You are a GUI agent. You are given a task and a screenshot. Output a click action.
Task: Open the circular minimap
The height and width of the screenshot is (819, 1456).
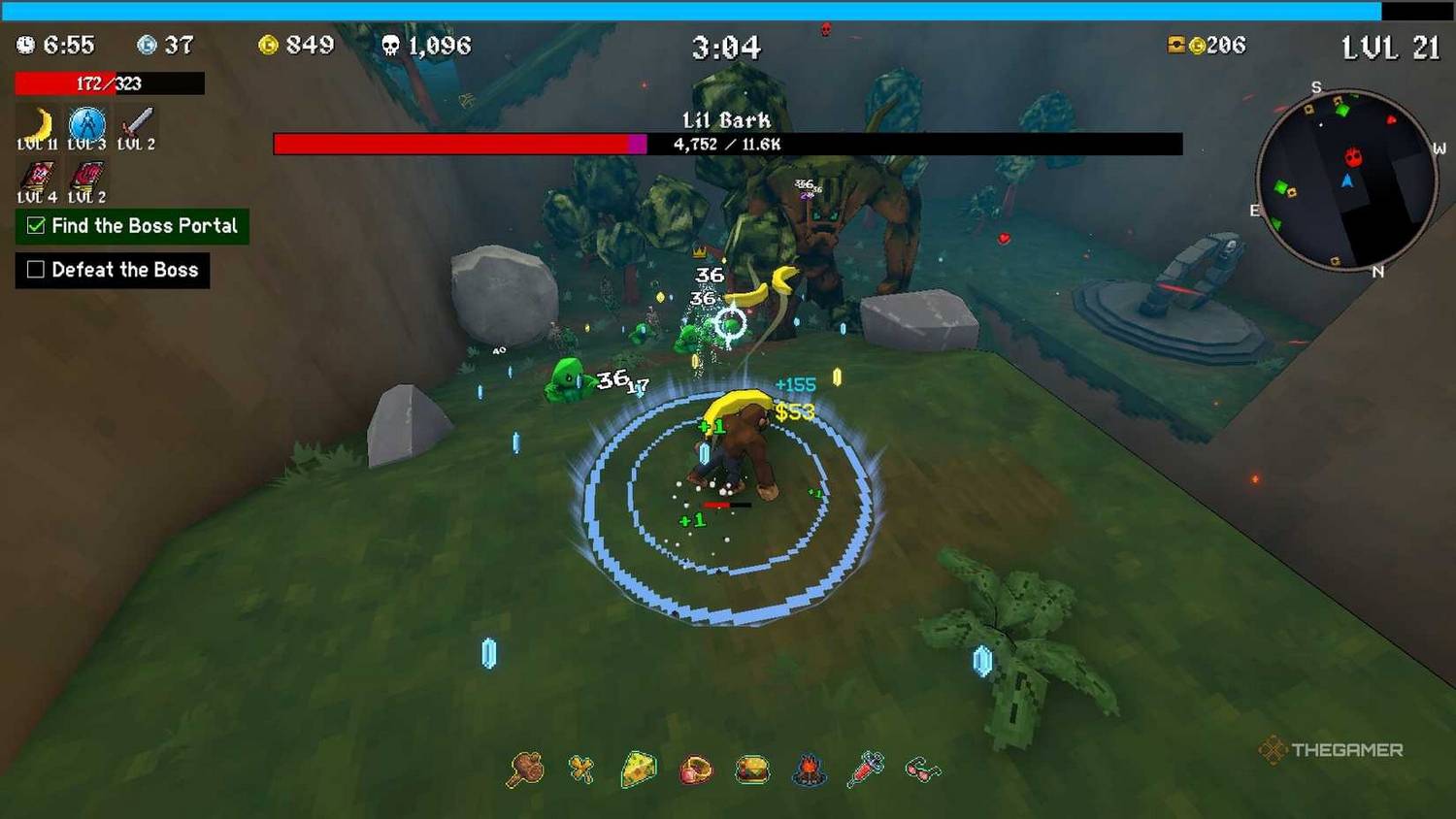(1346, 180)
